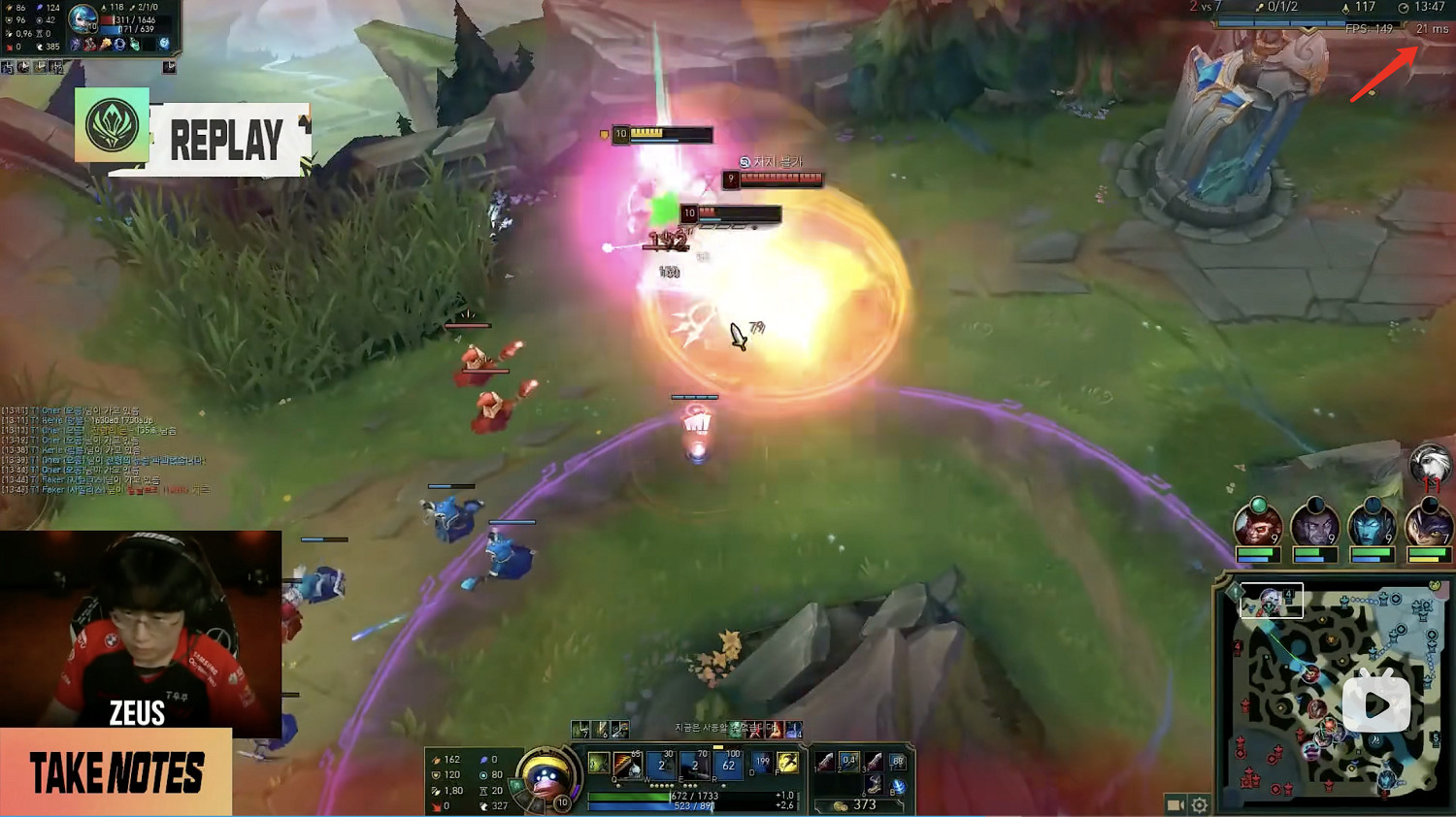Click the boots icon in item slot 6

876,788
